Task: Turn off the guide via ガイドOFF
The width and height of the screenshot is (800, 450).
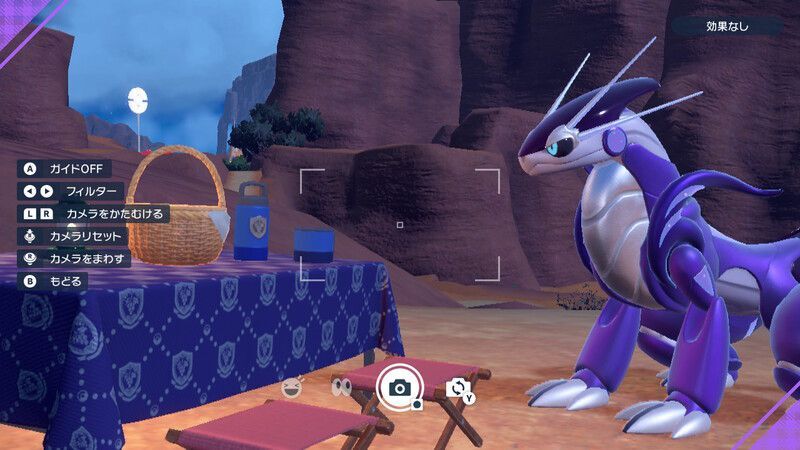Action: (66, 169)
